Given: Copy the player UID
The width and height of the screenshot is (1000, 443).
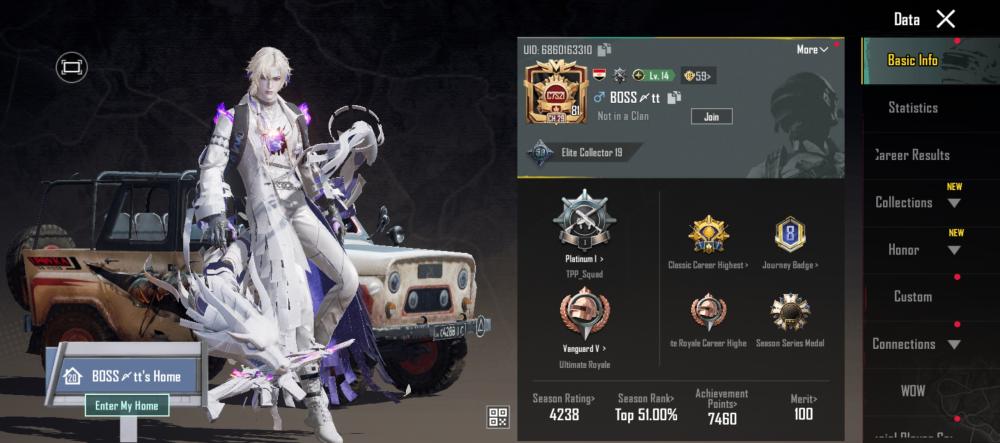Looking at the screenshot, I should tap(605, 50).
